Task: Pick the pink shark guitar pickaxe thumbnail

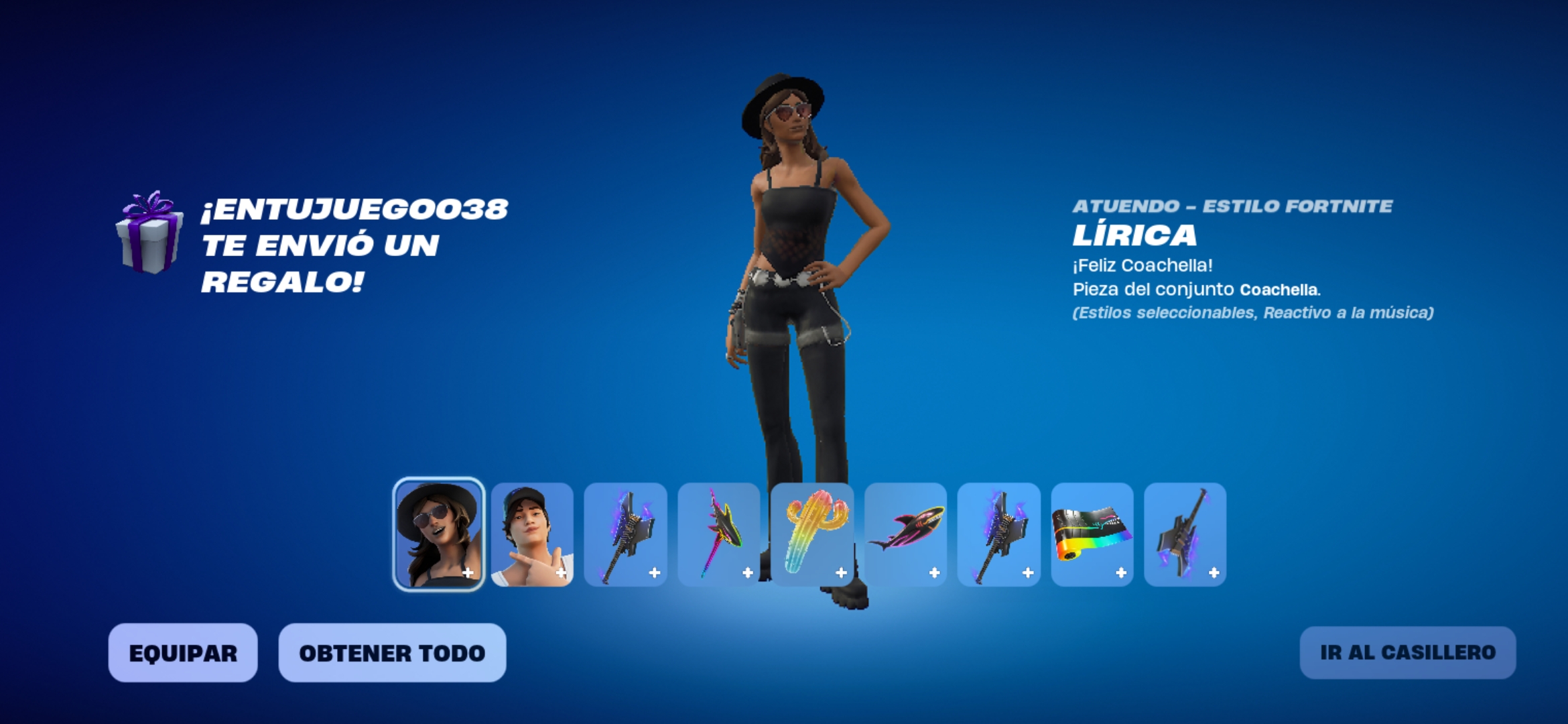Action: pos(719,534)
